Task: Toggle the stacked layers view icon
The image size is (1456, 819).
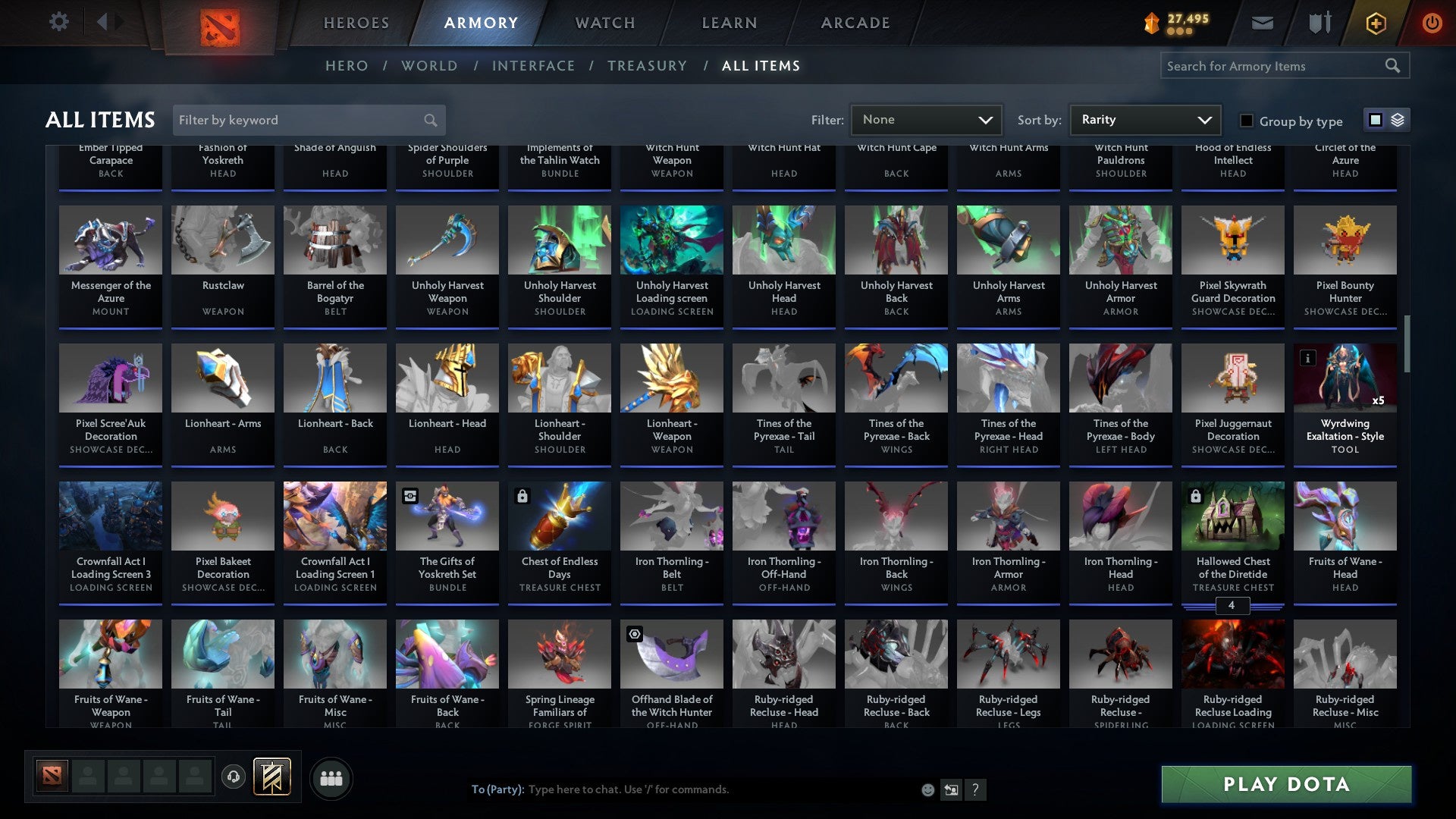Action: tap(1397, 120)
